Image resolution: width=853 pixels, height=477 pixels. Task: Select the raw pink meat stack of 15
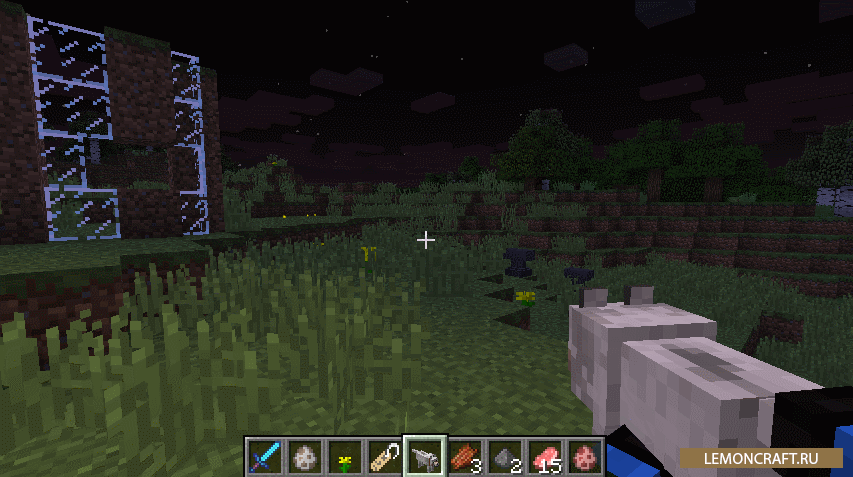[x=544, y=456]
